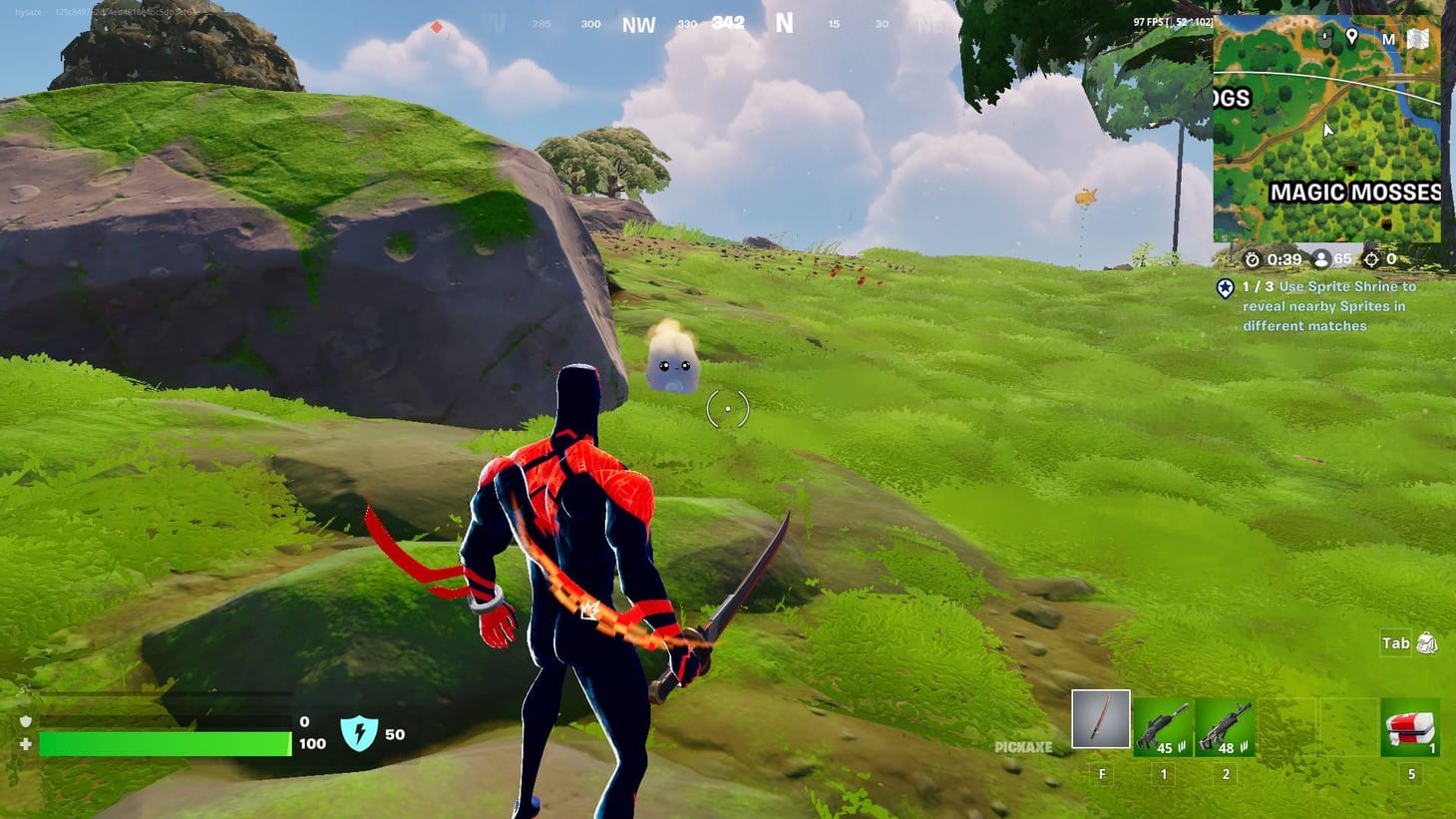Viewport: 1456px width, 819px height.
Task: Click the players remaining icon showing 65
Action: [x=1321, y=259]
